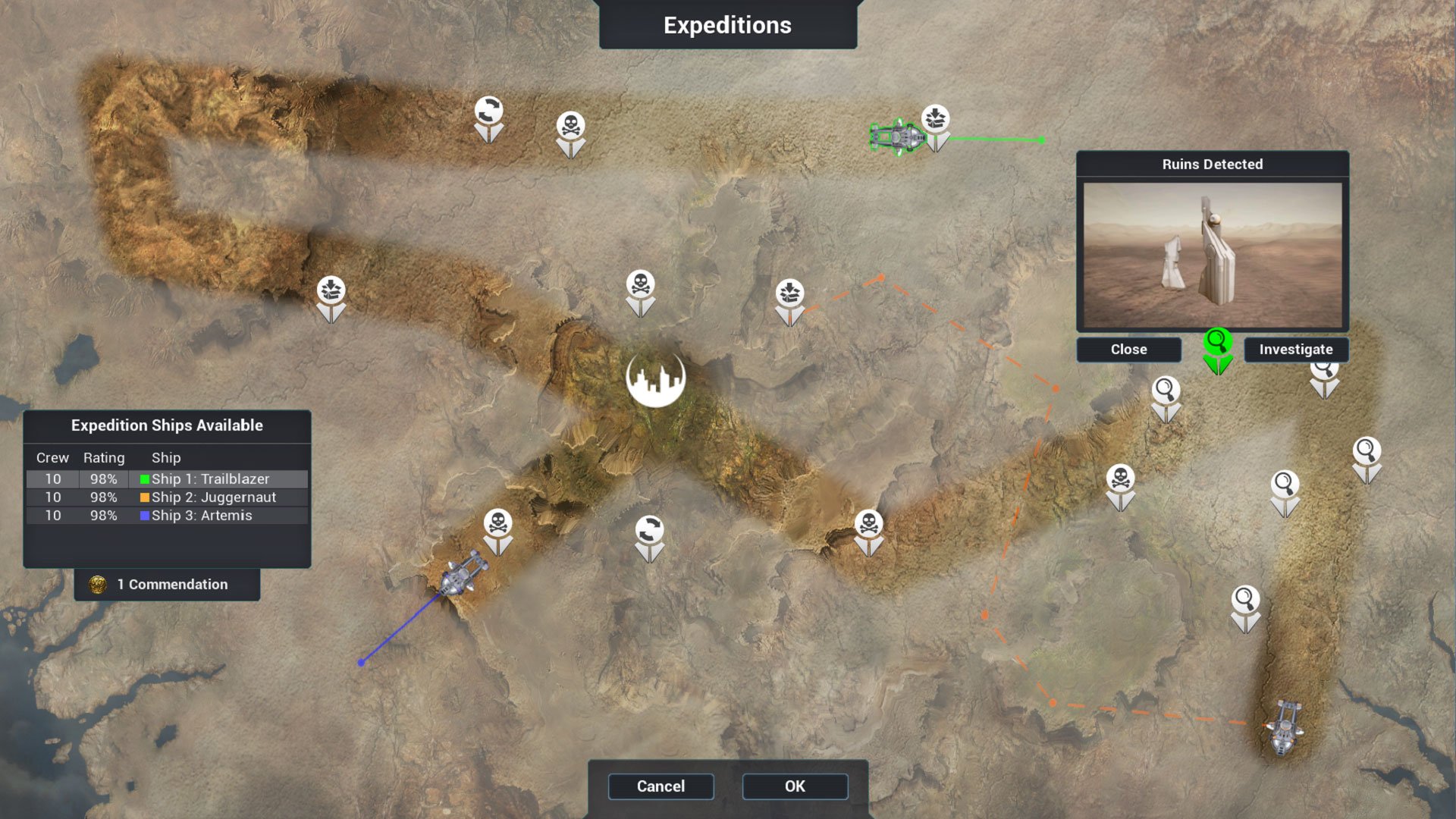Cancel the expeditions screen
Image resolution: width=1456 pixels, height=819 pixels.
pos(661,786)
